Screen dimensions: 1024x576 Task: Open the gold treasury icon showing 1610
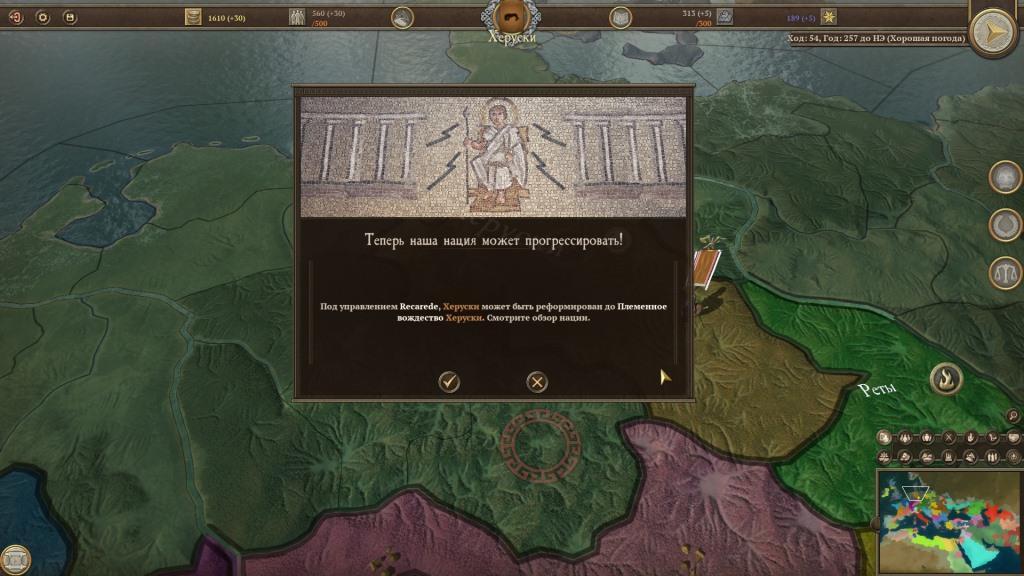pos(193,17)
